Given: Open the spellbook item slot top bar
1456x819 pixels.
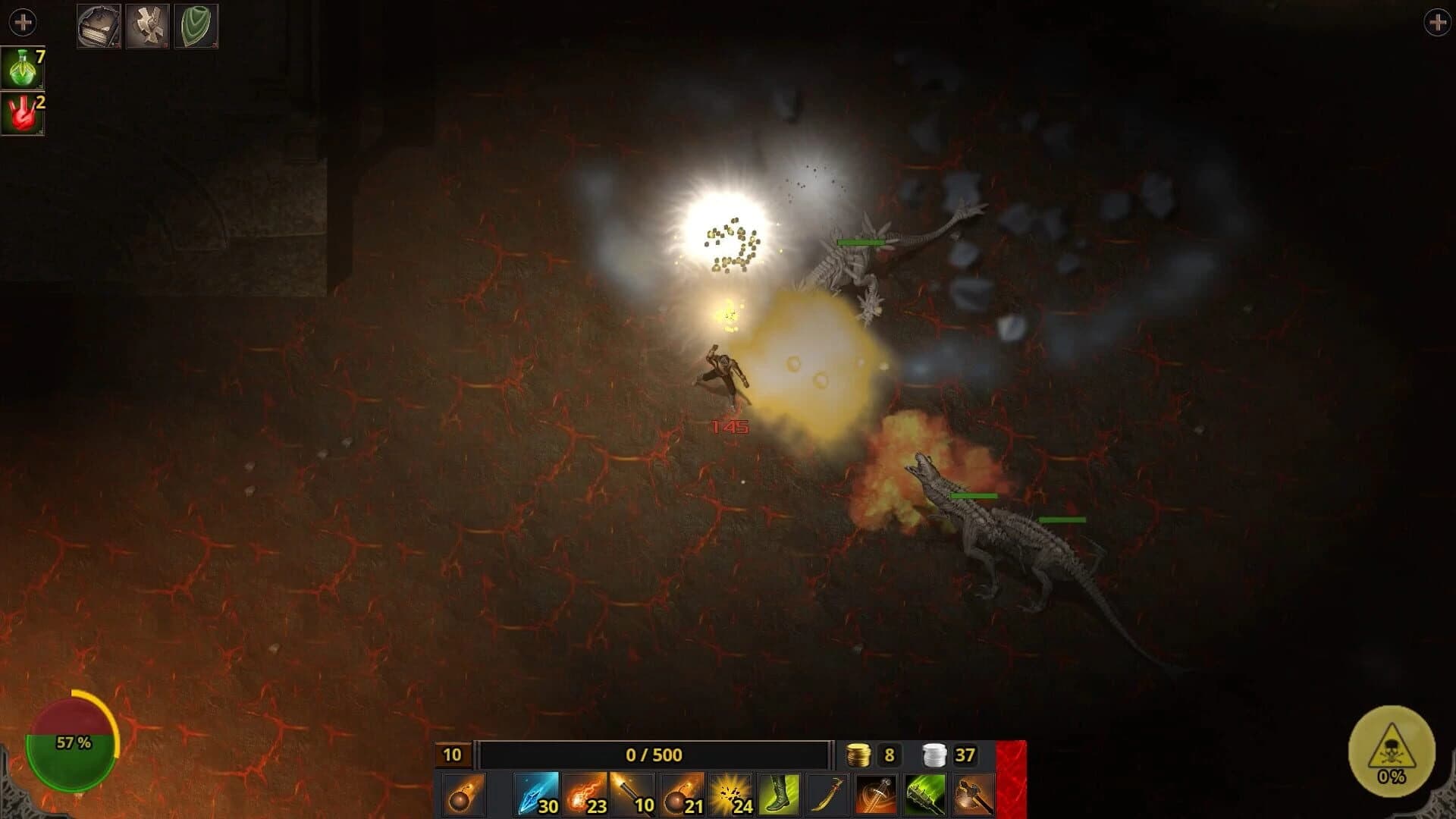Looking at the screenshot, I should (99, 24).
